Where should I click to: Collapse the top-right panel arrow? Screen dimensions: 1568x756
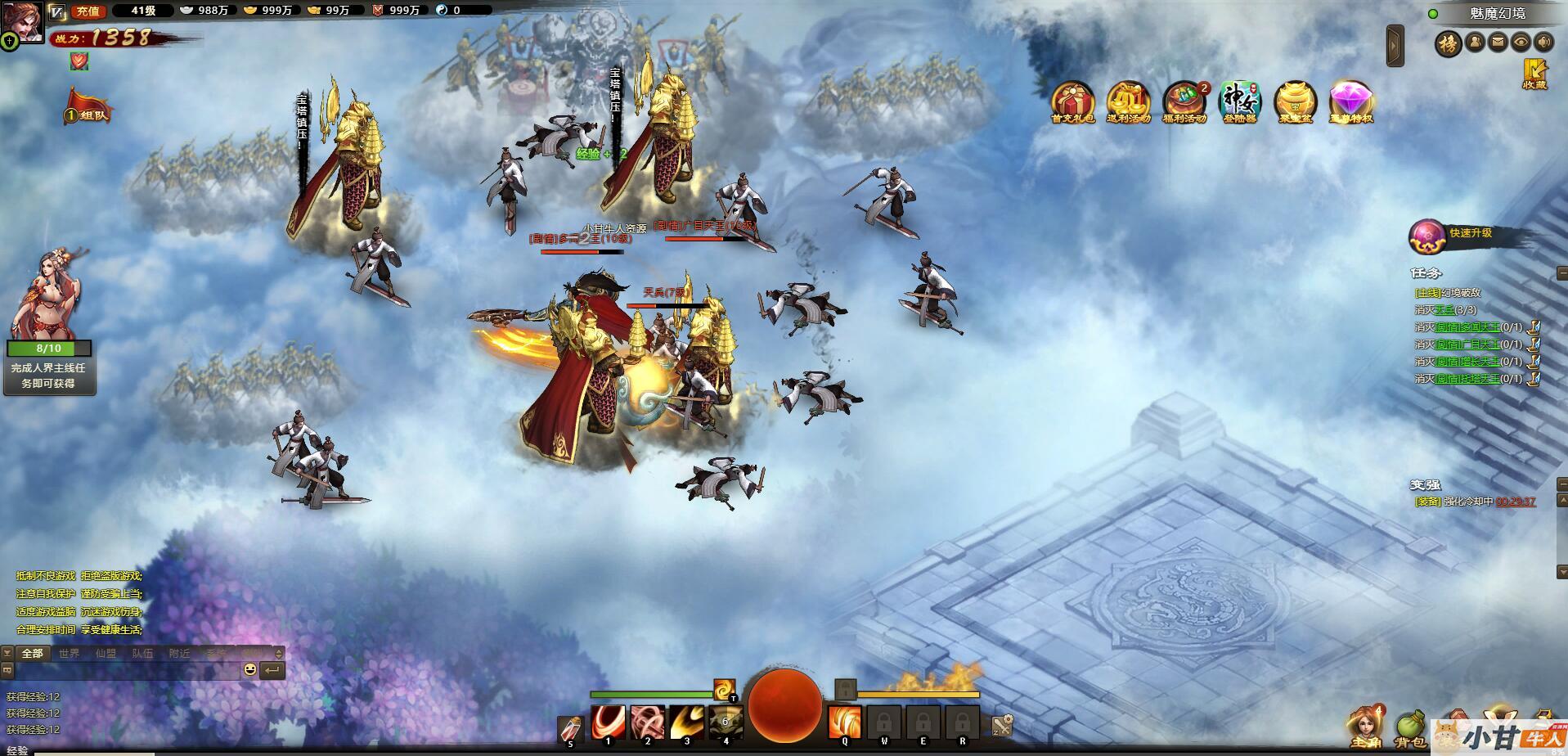point(1395,46)
